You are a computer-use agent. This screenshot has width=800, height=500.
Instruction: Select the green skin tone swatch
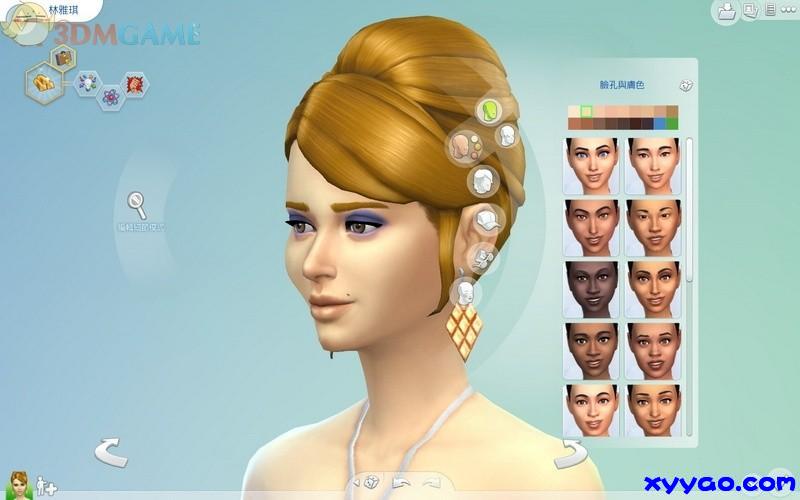coord(671,124)
